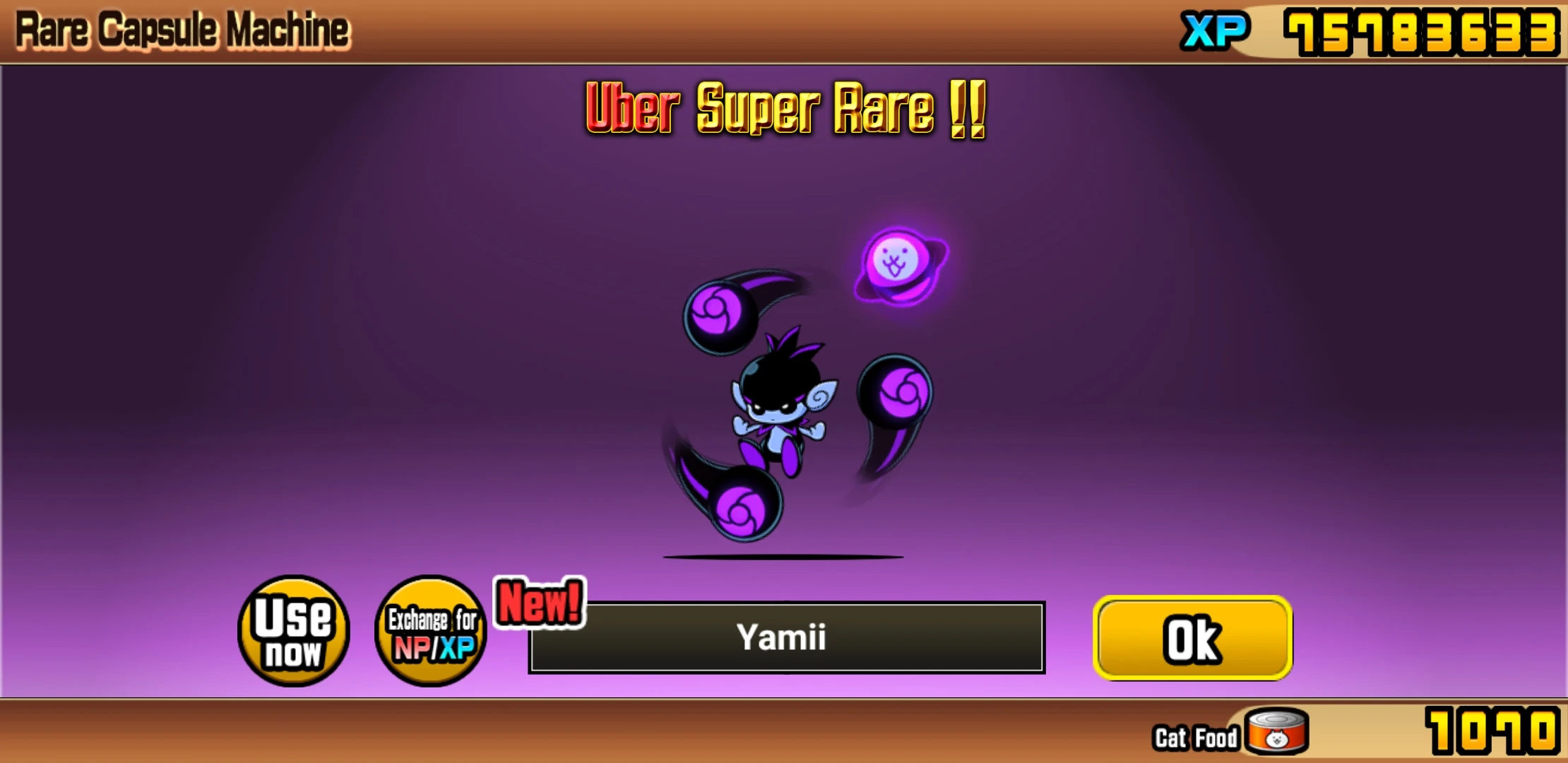Select the Use now capsule icon
This screenshot has width=1568, height=763.
point(292,634)
